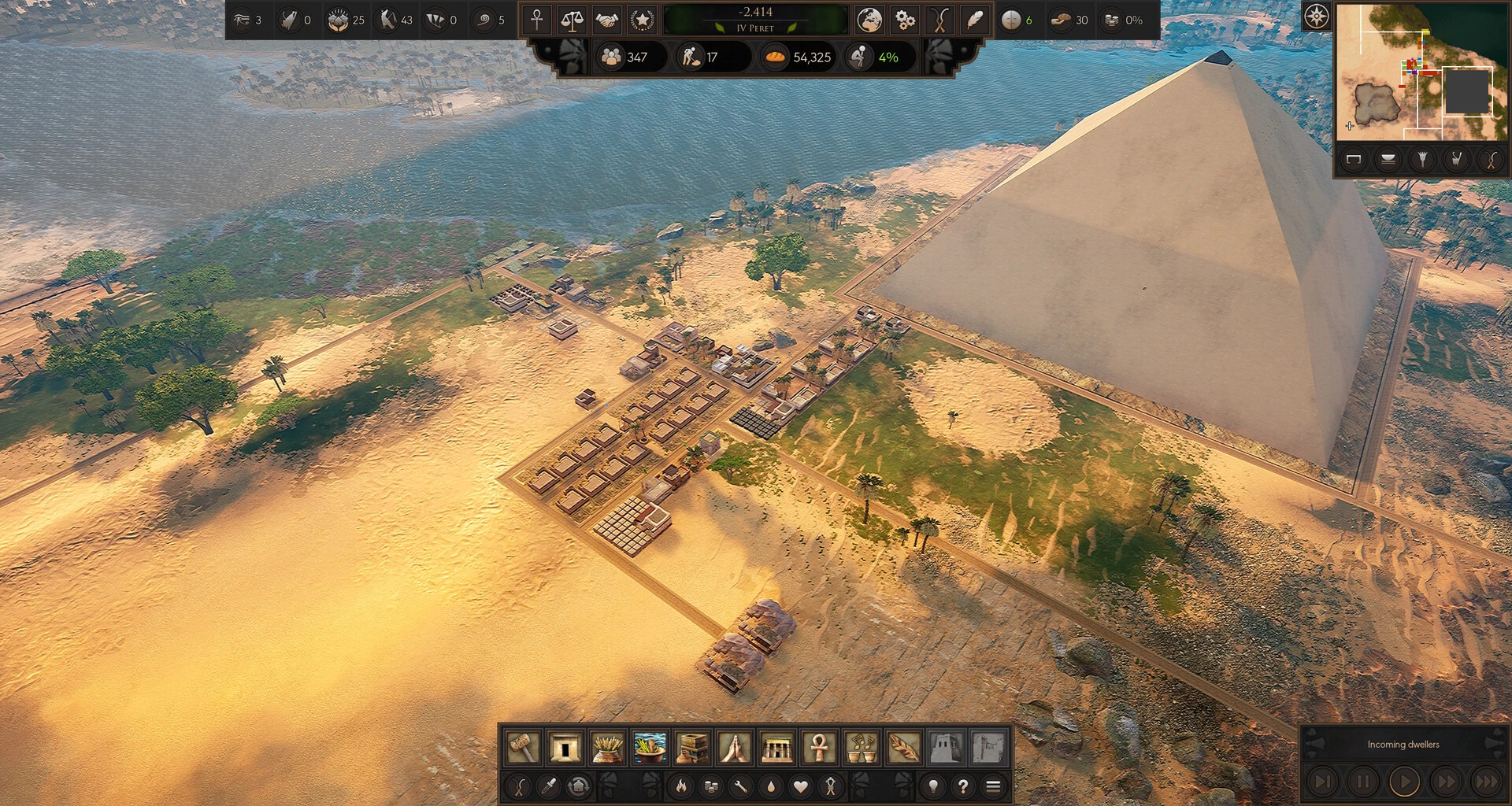Select the music notes entertainment category
The image size is (1512, 806).
pyautogui.click(x=861, y=747)
